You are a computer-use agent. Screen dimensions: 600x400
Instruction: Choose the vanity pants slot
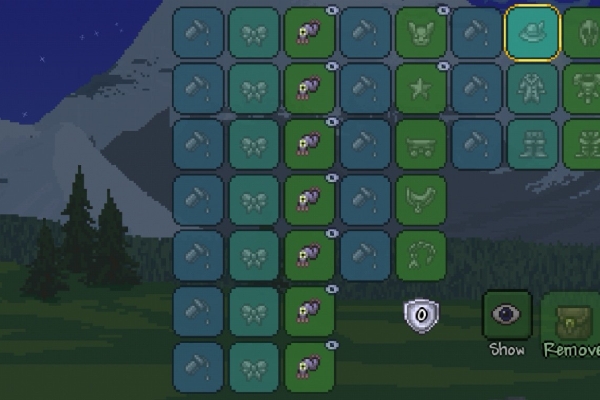(x=532, y=143)
